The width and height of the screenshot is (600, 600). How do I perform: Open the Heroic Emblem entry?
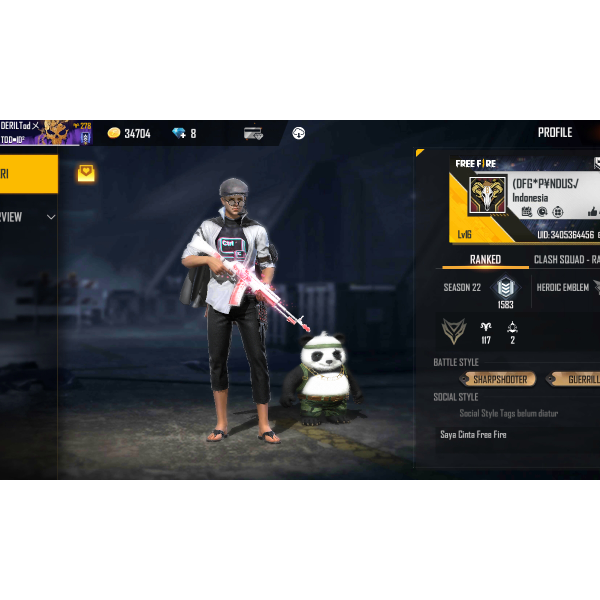point(566,288)
